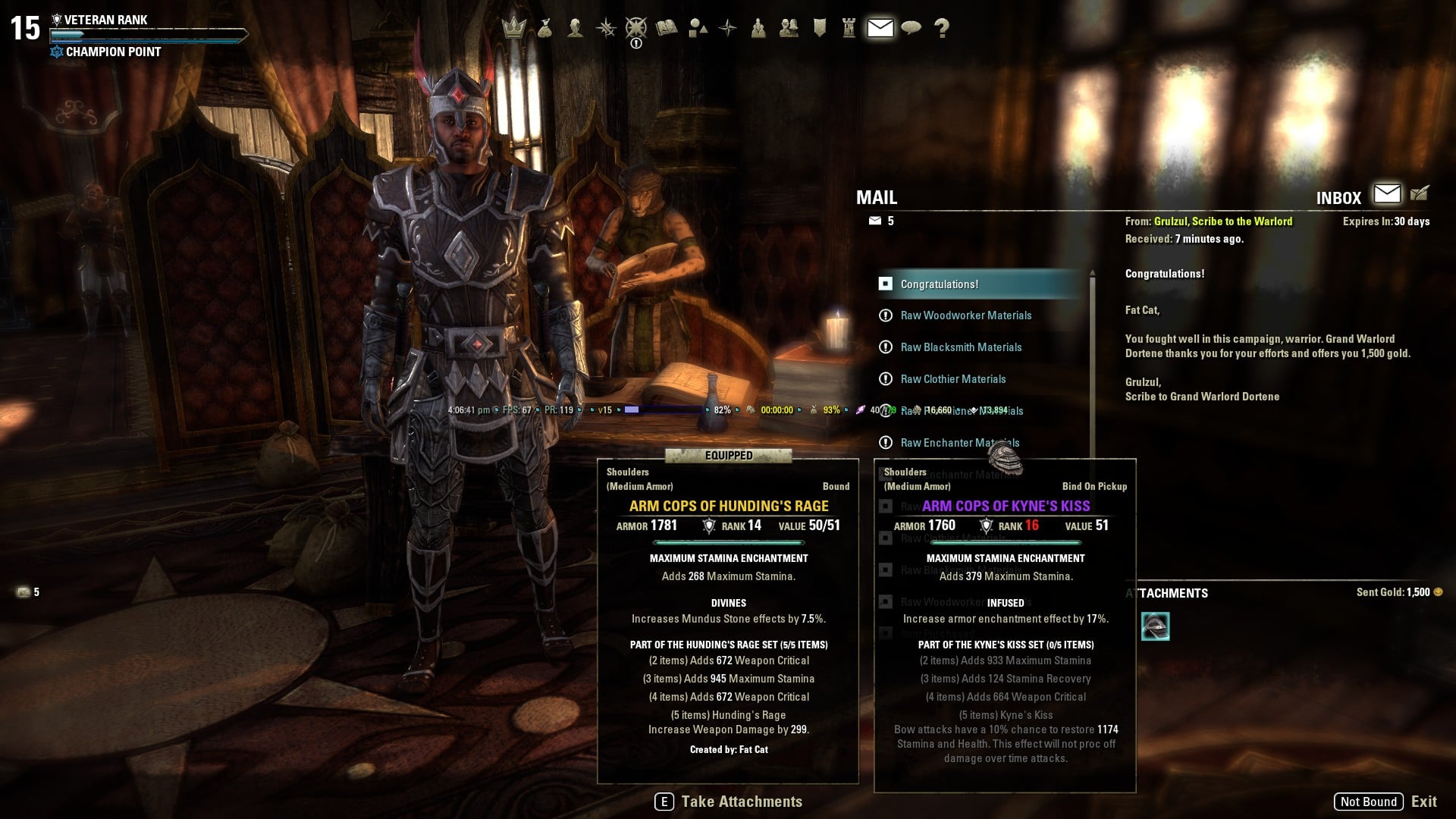Open the Raw Clothier Materials mail
1456x819 pixels.
952,379
